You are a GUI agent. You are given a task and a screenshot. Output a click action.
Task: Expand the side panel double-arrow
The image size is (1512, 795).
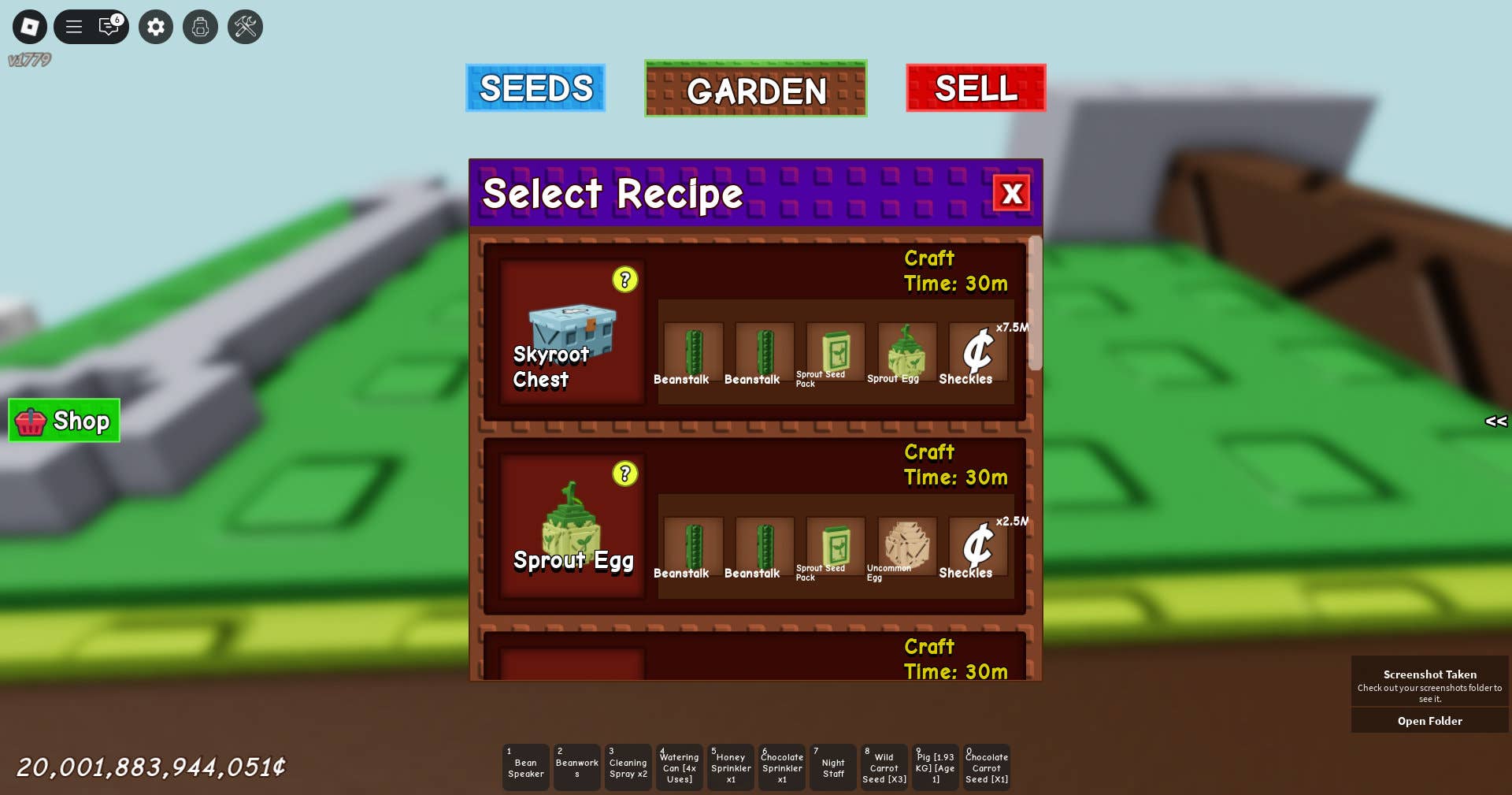tap(1495, 422)
